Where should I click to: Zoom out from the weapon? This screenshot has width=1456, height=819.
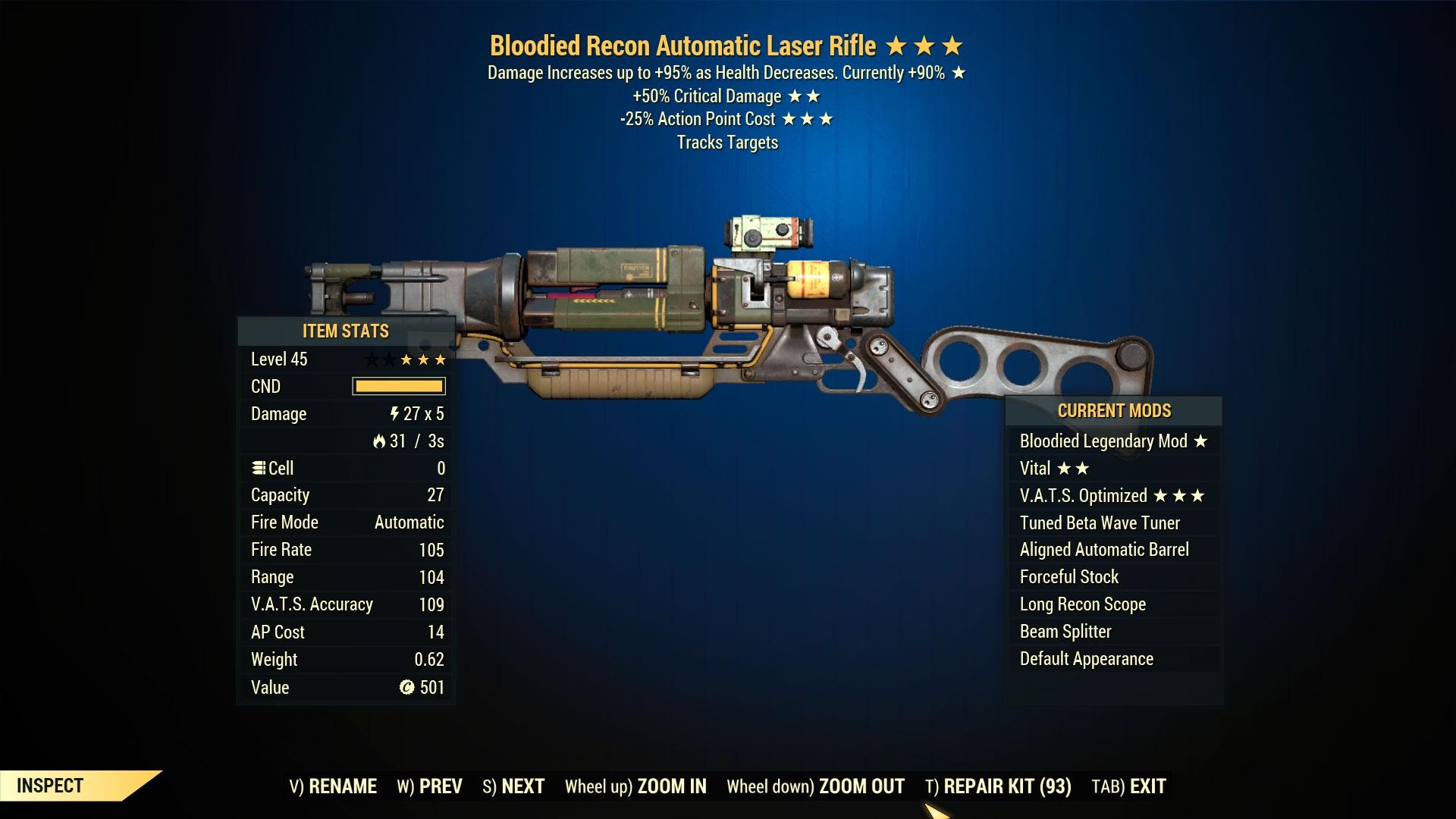point(815,786)
